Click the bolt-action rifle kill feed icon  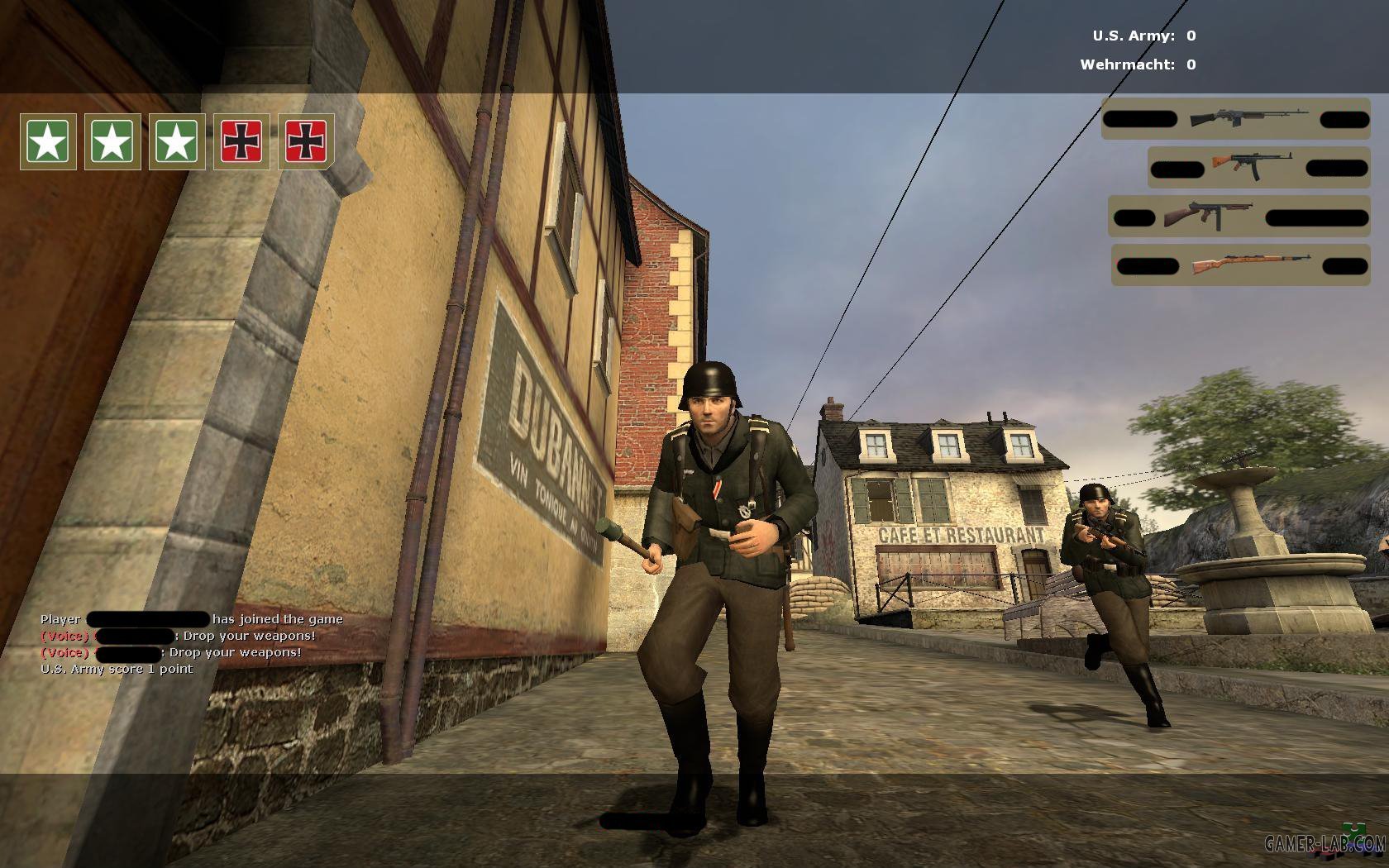pos(1251,265)
